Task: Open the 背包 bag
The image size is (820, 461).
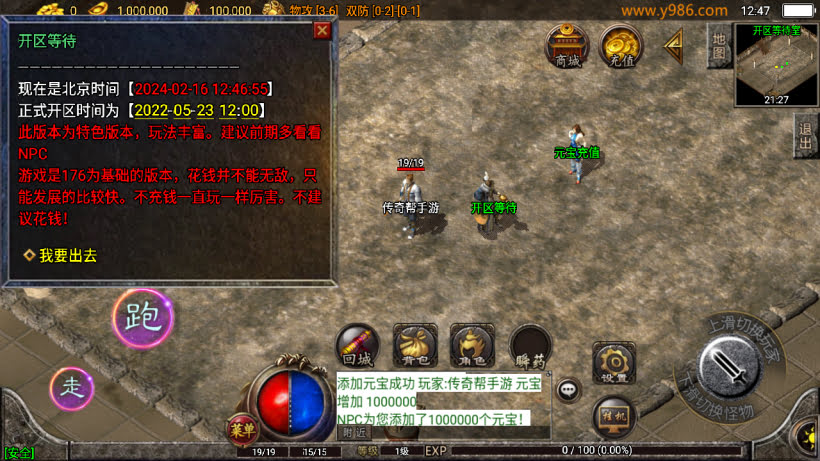Action: click(415, 344)
